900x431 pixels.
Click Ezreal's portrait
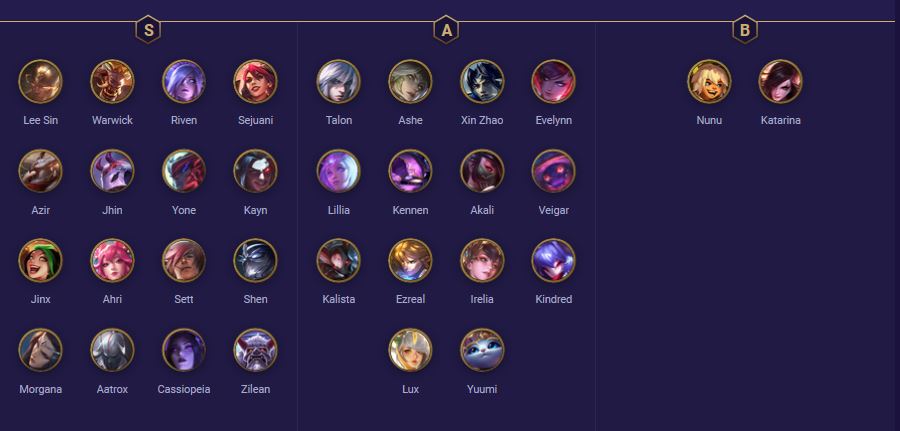point(410,260)
